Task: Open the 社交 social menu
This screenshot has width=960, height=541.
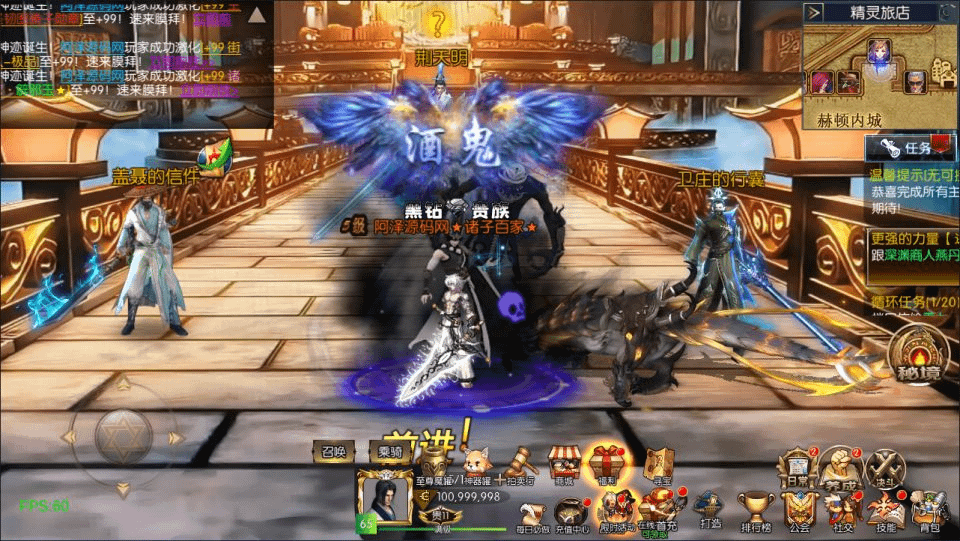Action: pos(841,508)
